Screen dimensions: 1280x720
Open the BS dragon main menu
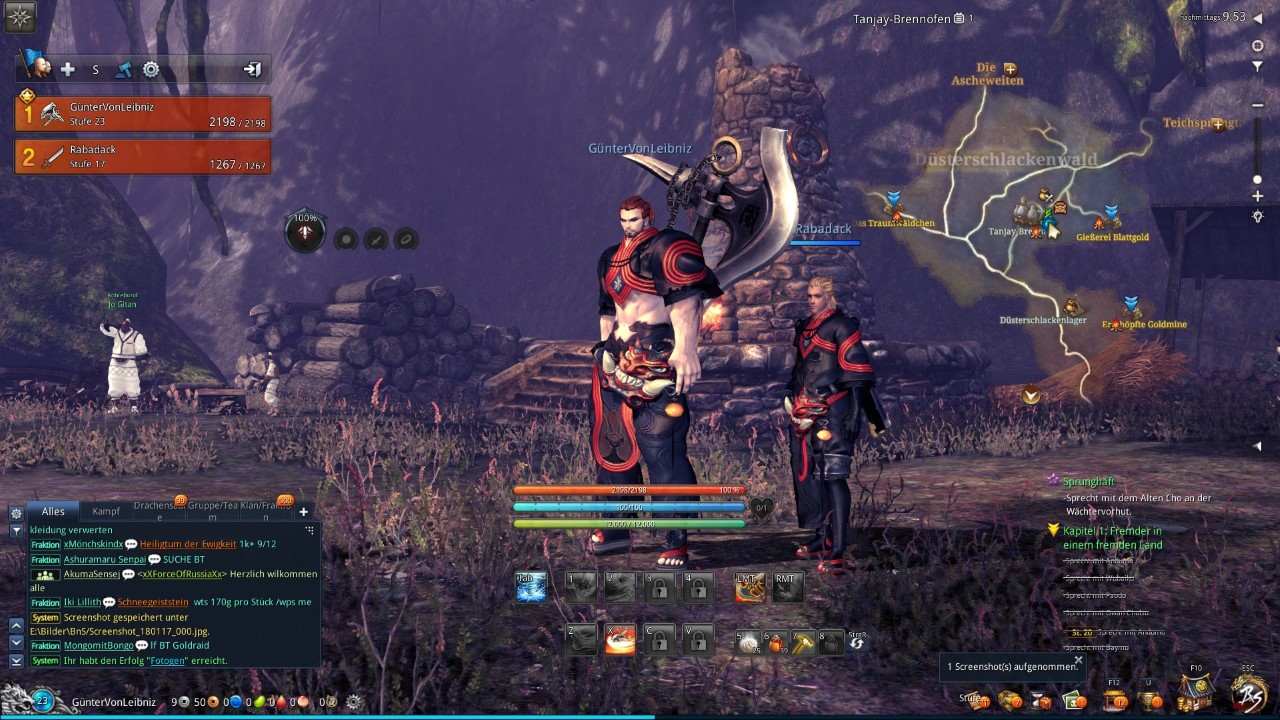coord(1249,692)
